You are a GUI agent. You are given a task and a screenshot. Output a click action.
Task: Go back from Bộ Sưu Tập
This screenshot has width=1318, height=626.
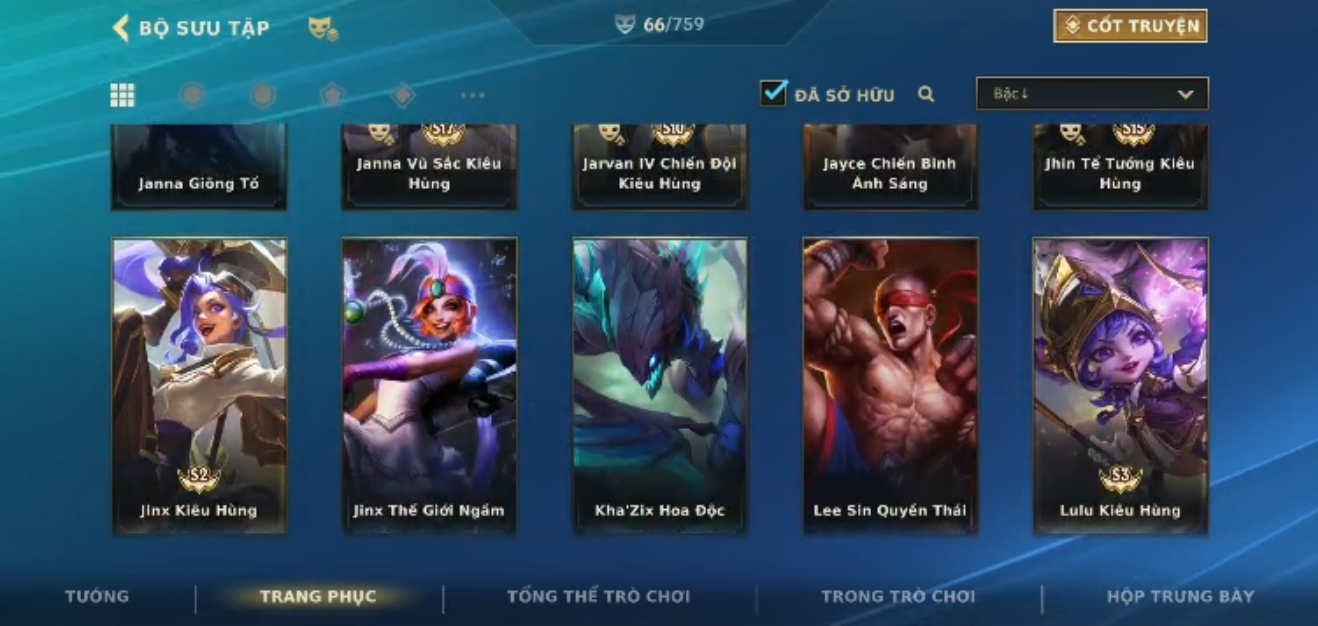click(x=121, y=28)
